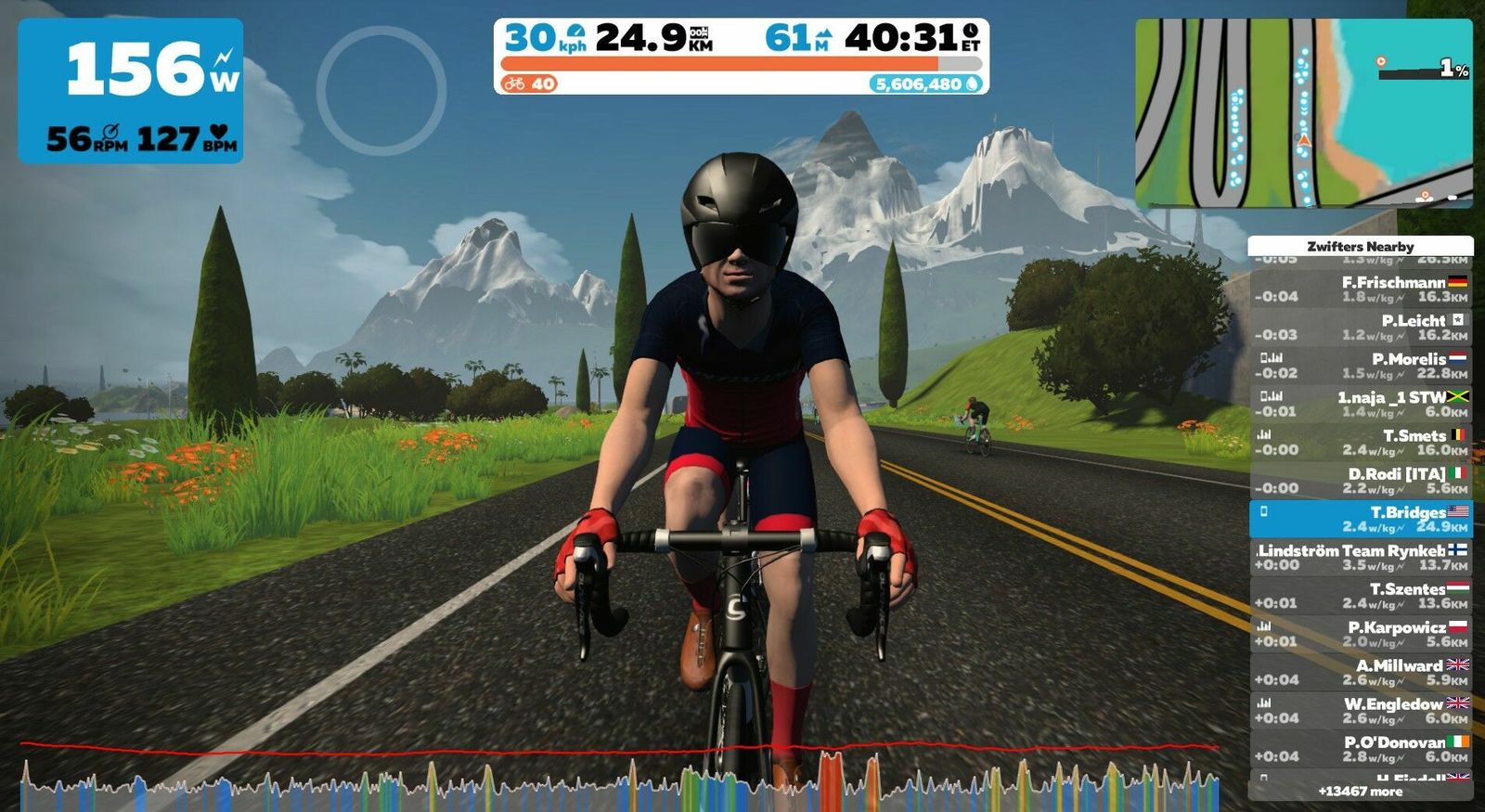
Task: Click the highlighted T.Bridges row
Action: coord(1361,519)
